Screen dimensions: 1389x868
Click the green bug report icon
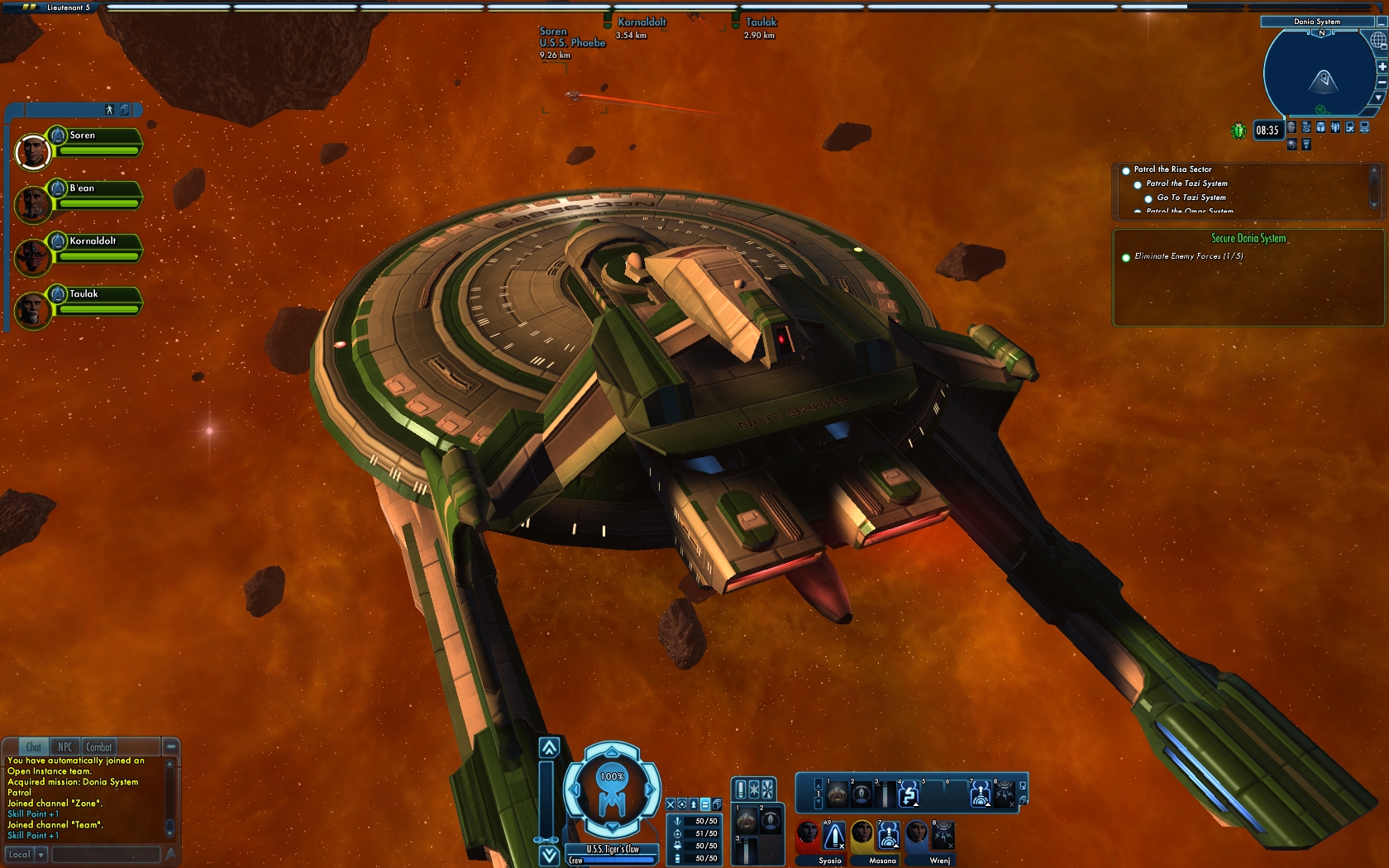pyautogui.click(x=1238, y=131)
